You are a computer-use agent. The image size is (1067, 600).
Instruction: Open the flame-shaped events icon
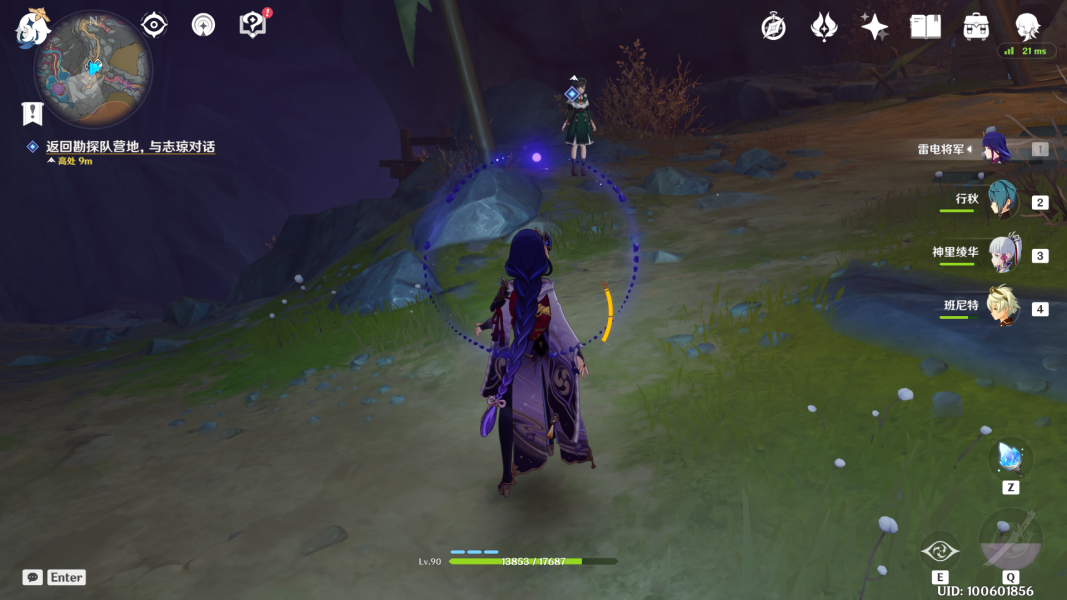coord(823,27)
